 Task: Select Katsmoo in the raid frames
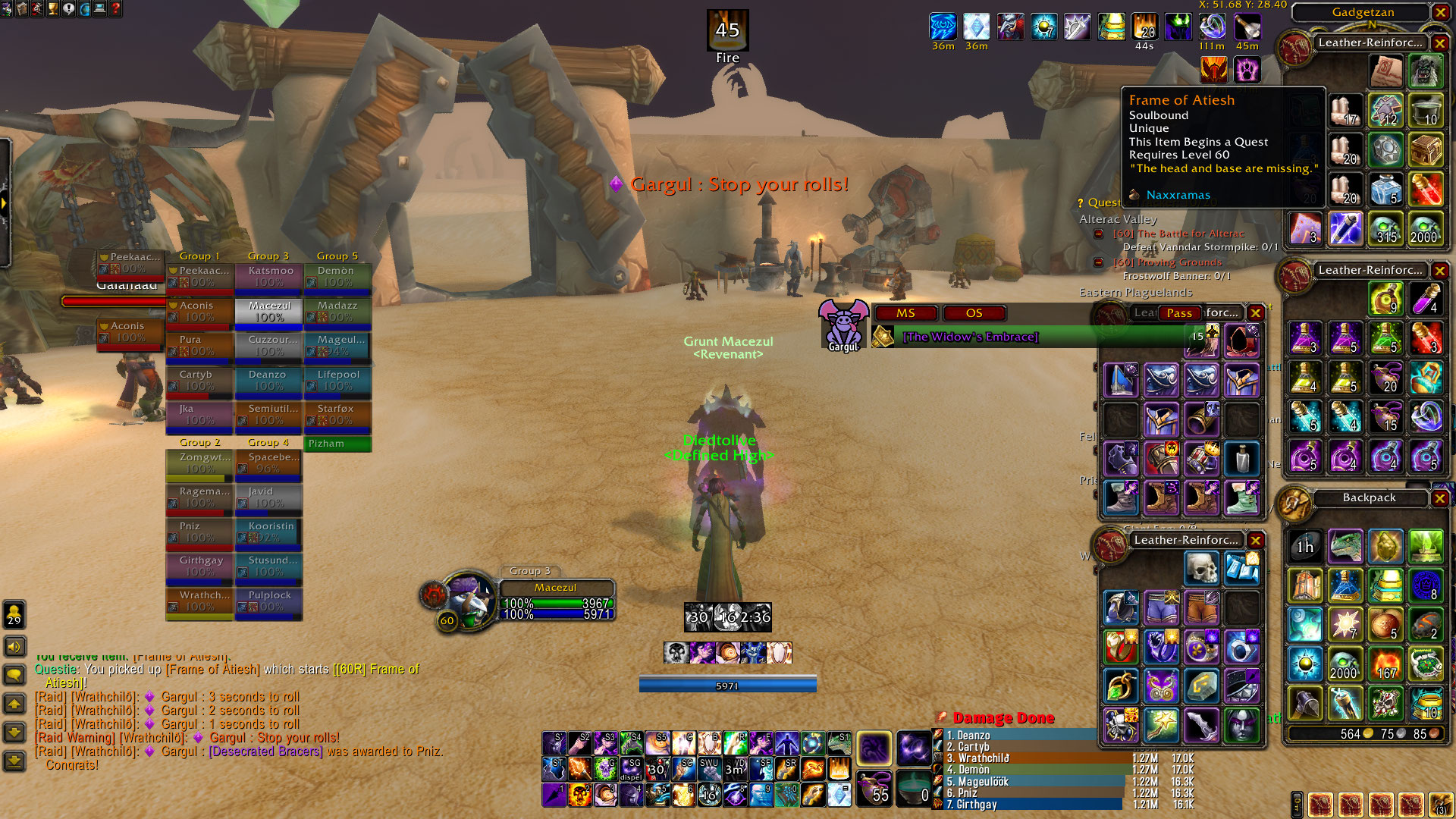click(269, 277)
